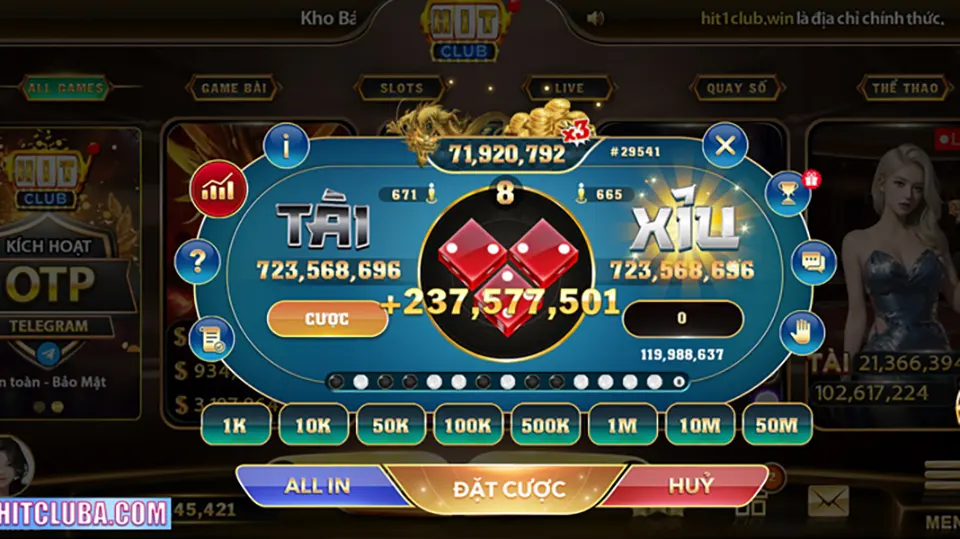This screenshot has width=960, height=539.
Task: Close the Tài Xỉu game panel
Action: [x=725, y=146]
